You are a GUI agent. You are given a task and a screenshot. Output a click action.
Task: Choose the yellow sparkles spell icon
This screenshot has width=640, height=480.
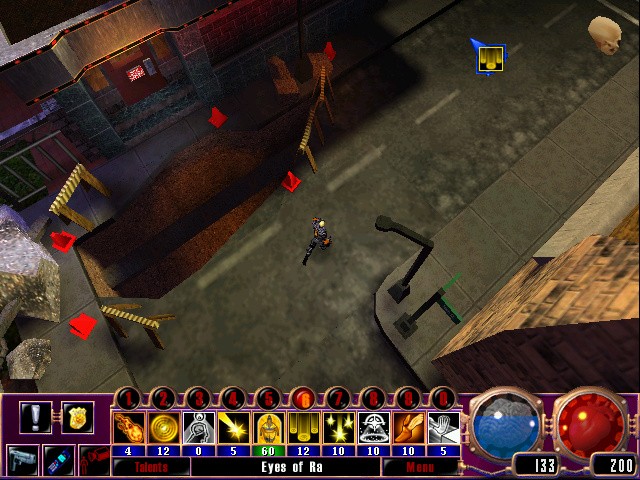(338, 426)
